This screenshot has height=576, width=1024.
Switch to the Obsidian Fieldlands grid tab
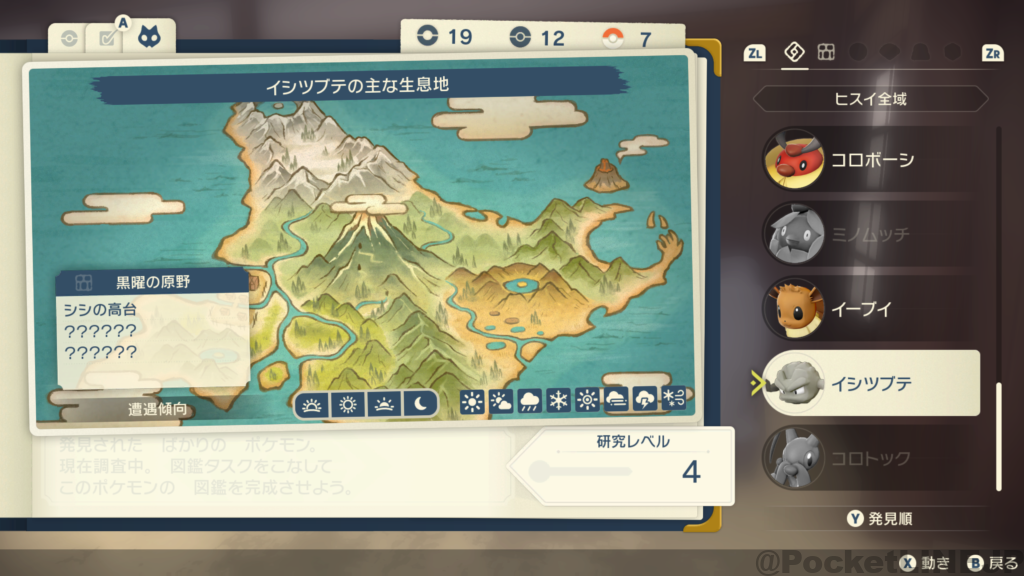826,52
